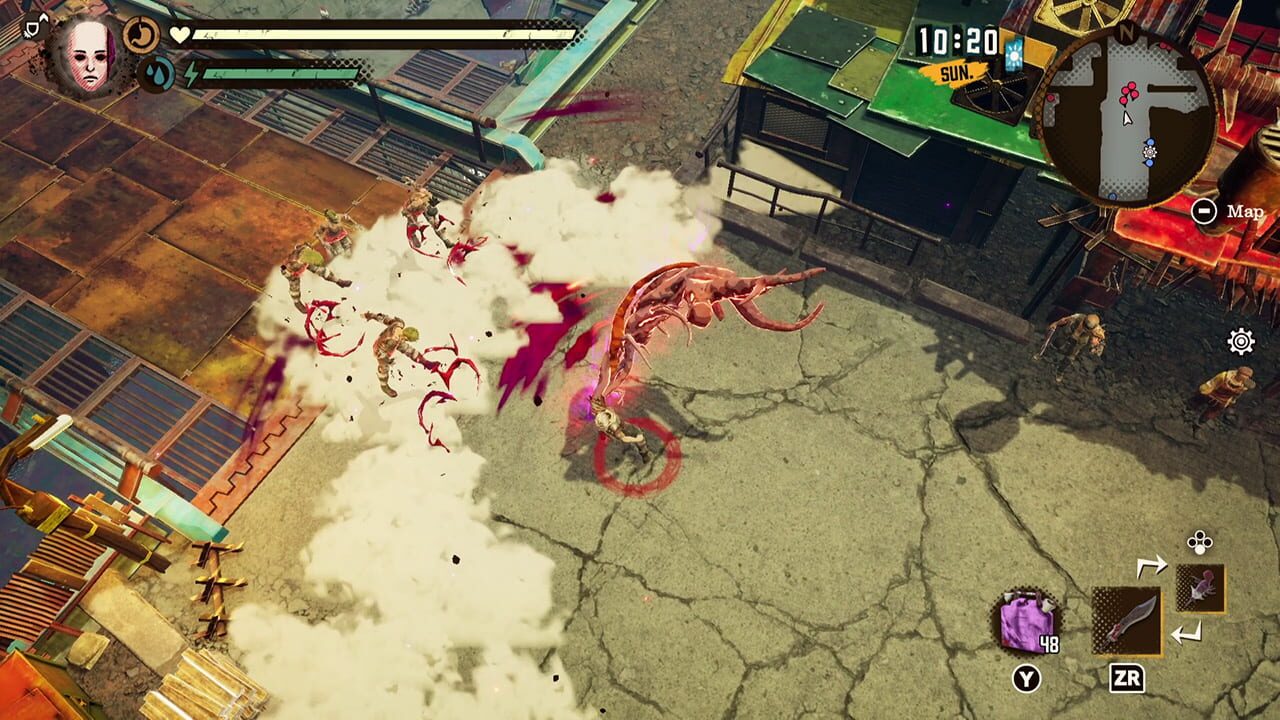Select the queued zombie-arm weapon thumbnail
Screen dimensions: 1280x720
(x=1200, y=589)
